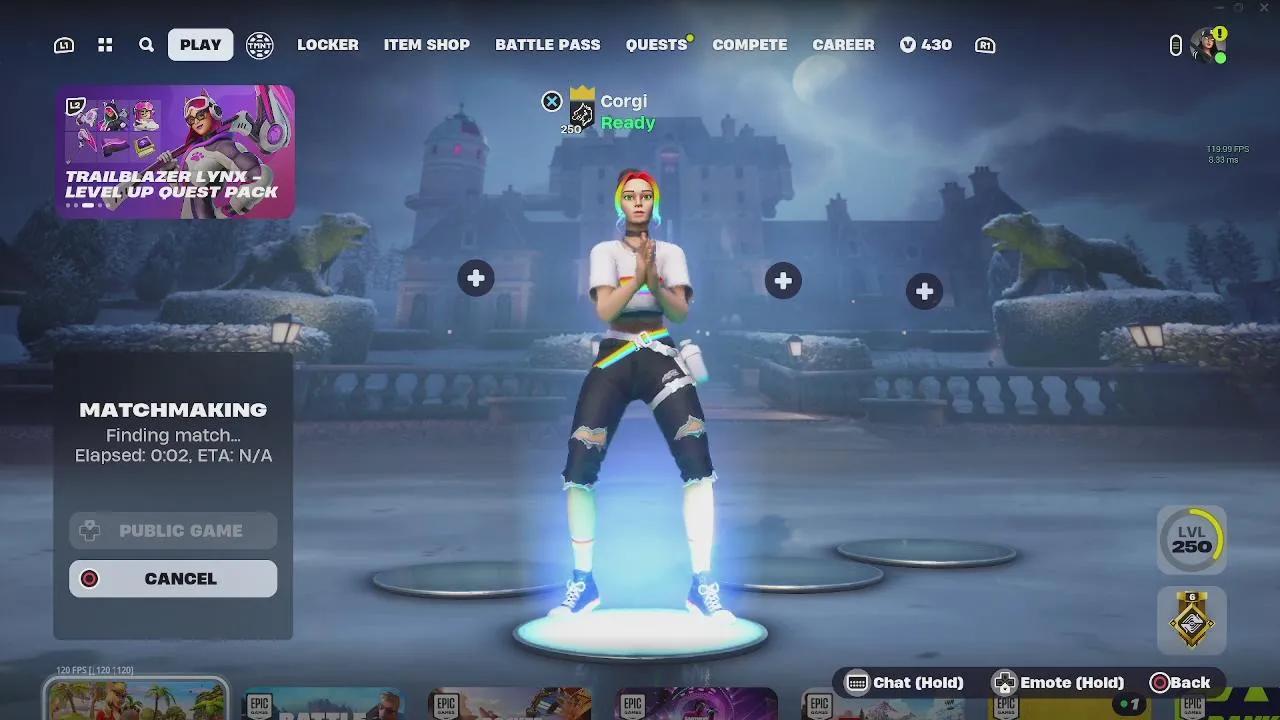
Task: Select the TMNT emblem next to PLAY
Action: tap(259, 44)
